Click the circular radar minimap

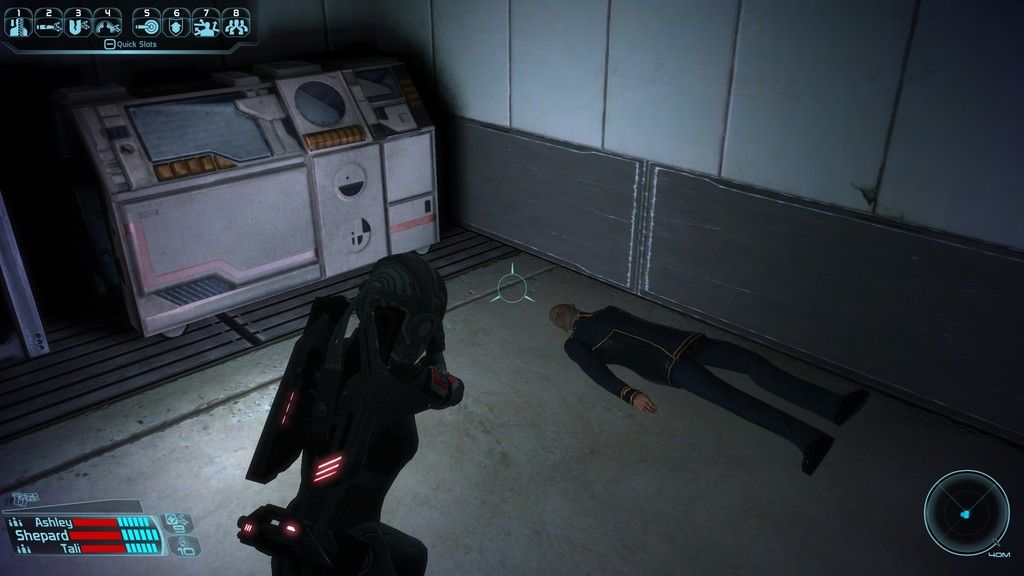965,513
